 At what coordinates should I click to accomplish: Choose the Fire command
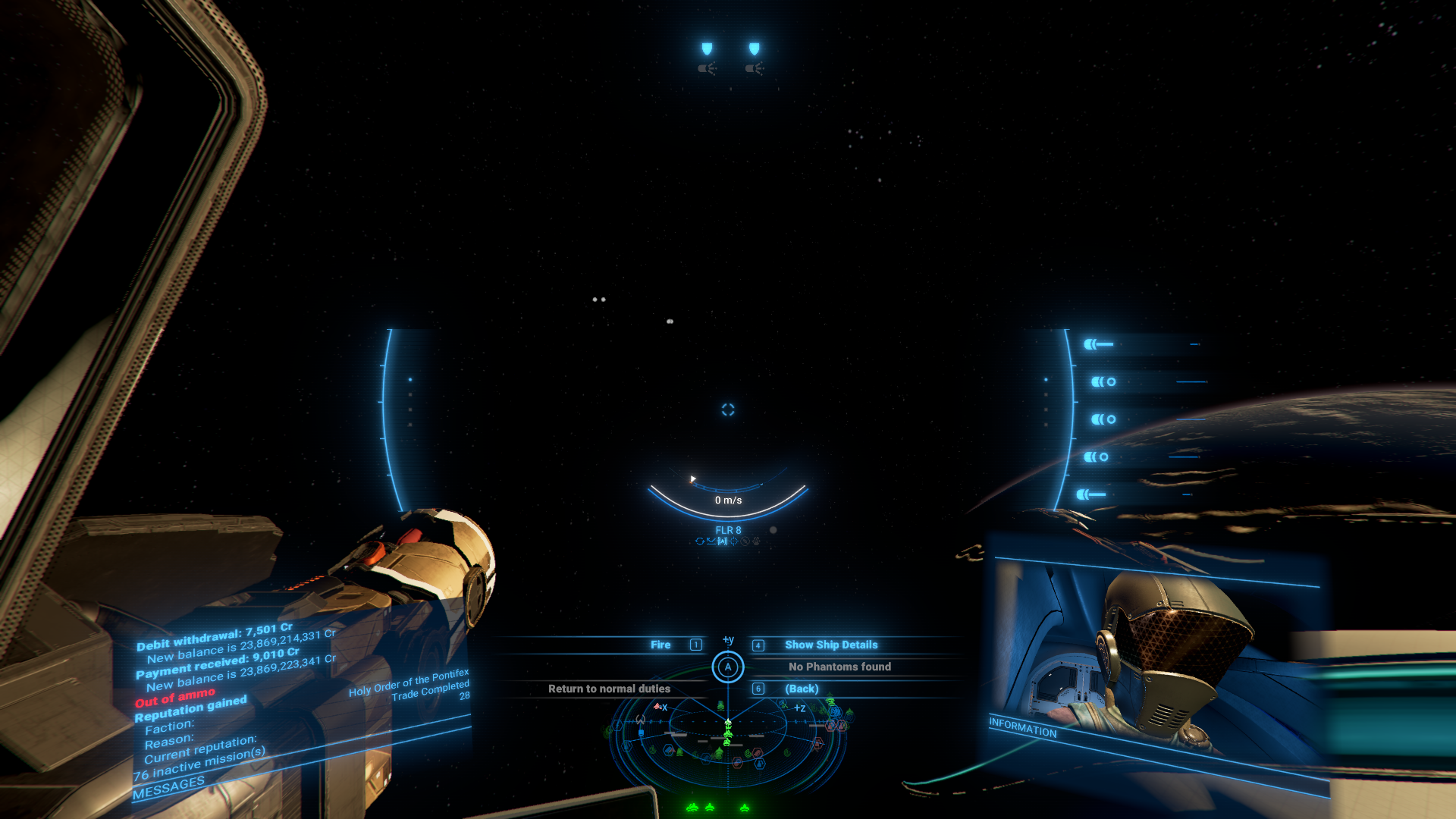click(661, 645)
